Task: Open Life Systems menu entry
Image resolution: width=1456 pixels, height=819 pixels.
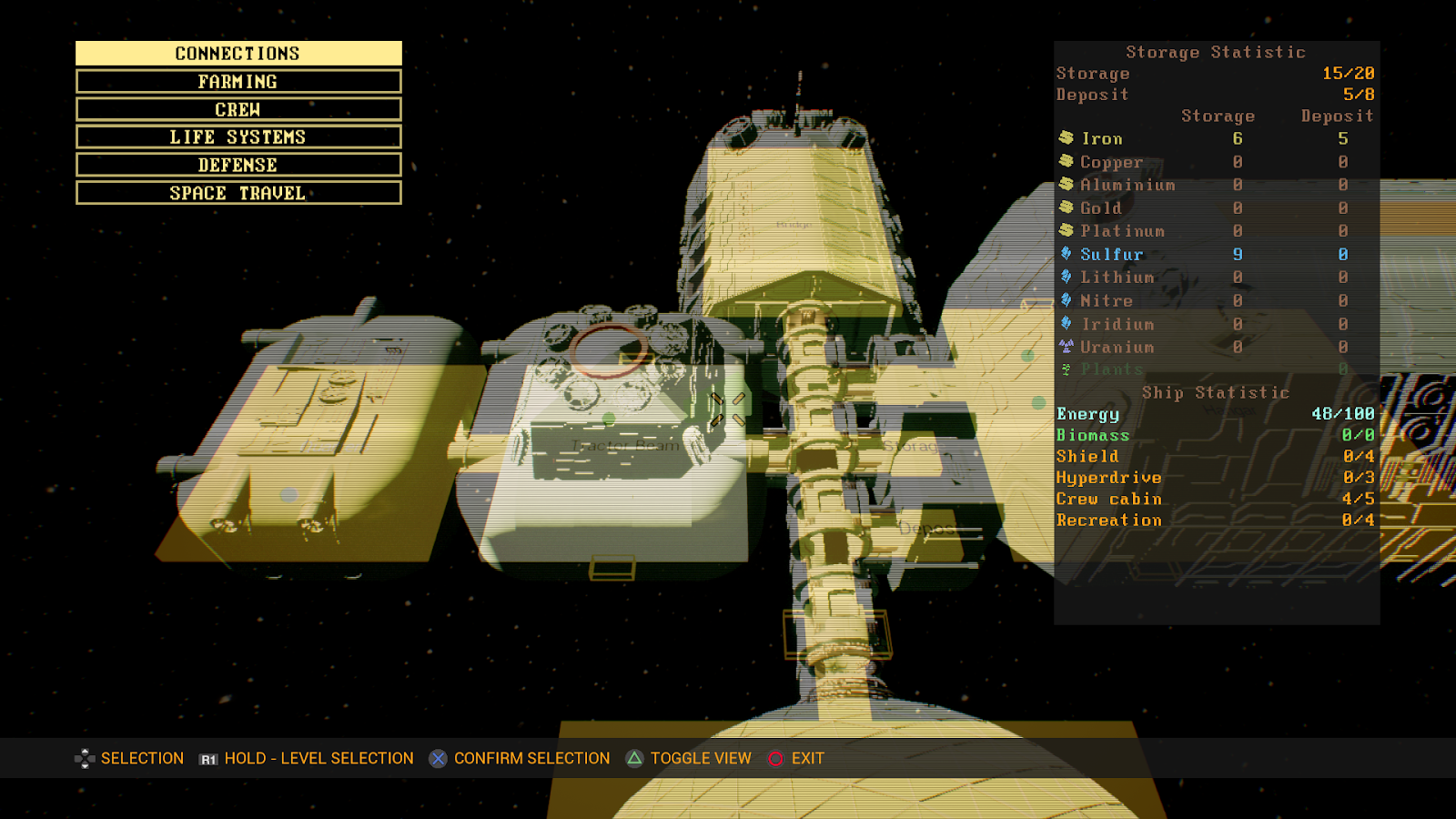Action: click(x=238, y=137)
